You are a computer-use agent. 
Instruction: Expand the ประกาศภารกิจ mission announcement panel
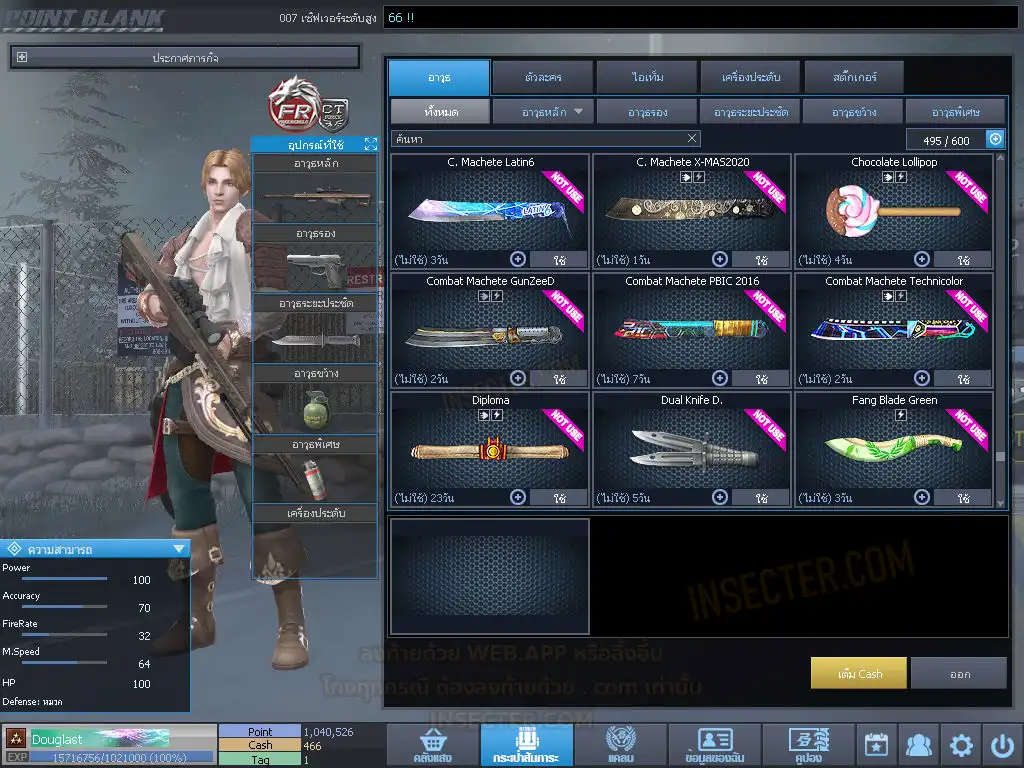point(22,58)
